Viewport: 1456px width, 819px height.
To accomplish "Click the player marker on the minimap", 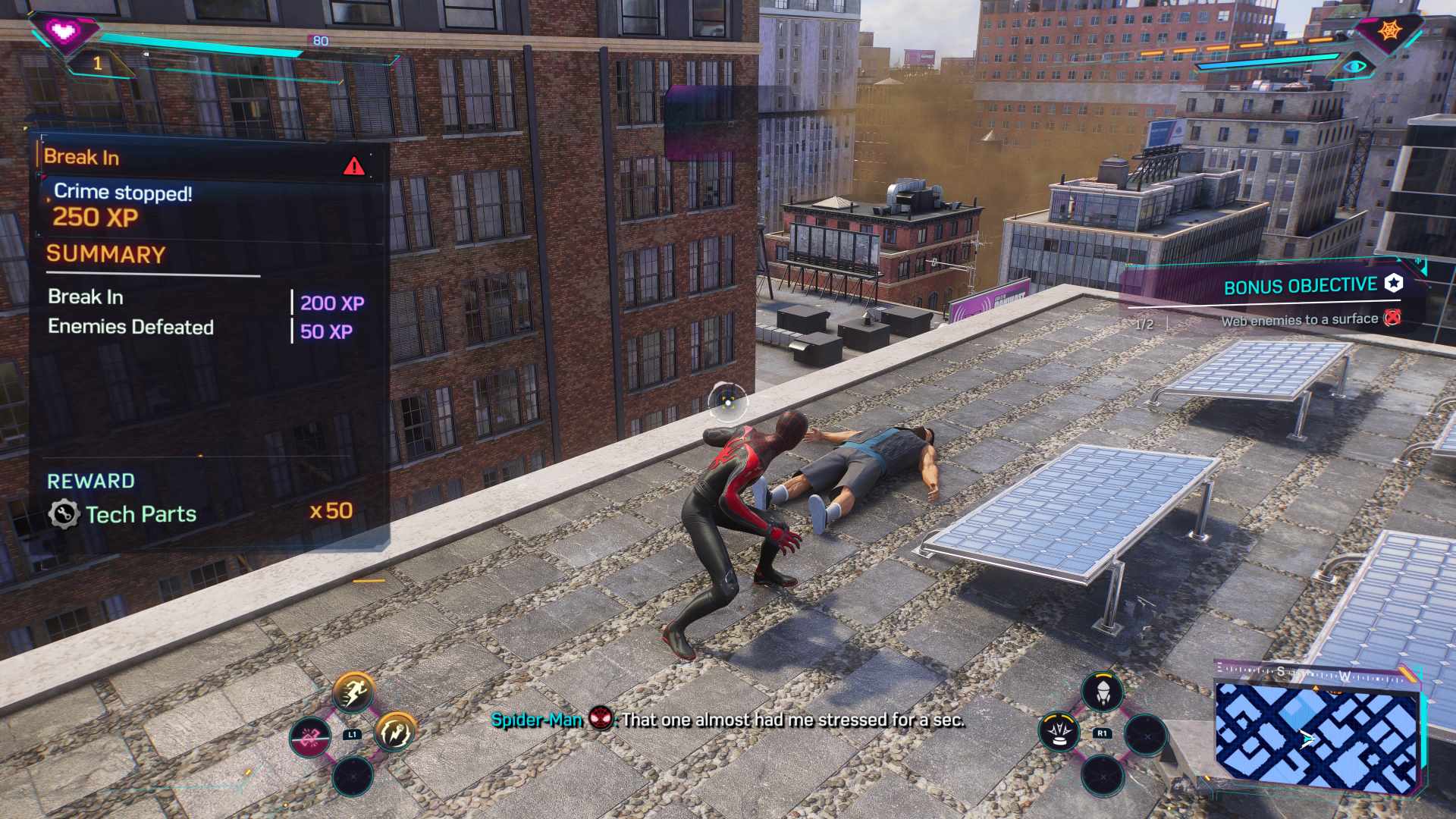I will tap(1307, 738).
